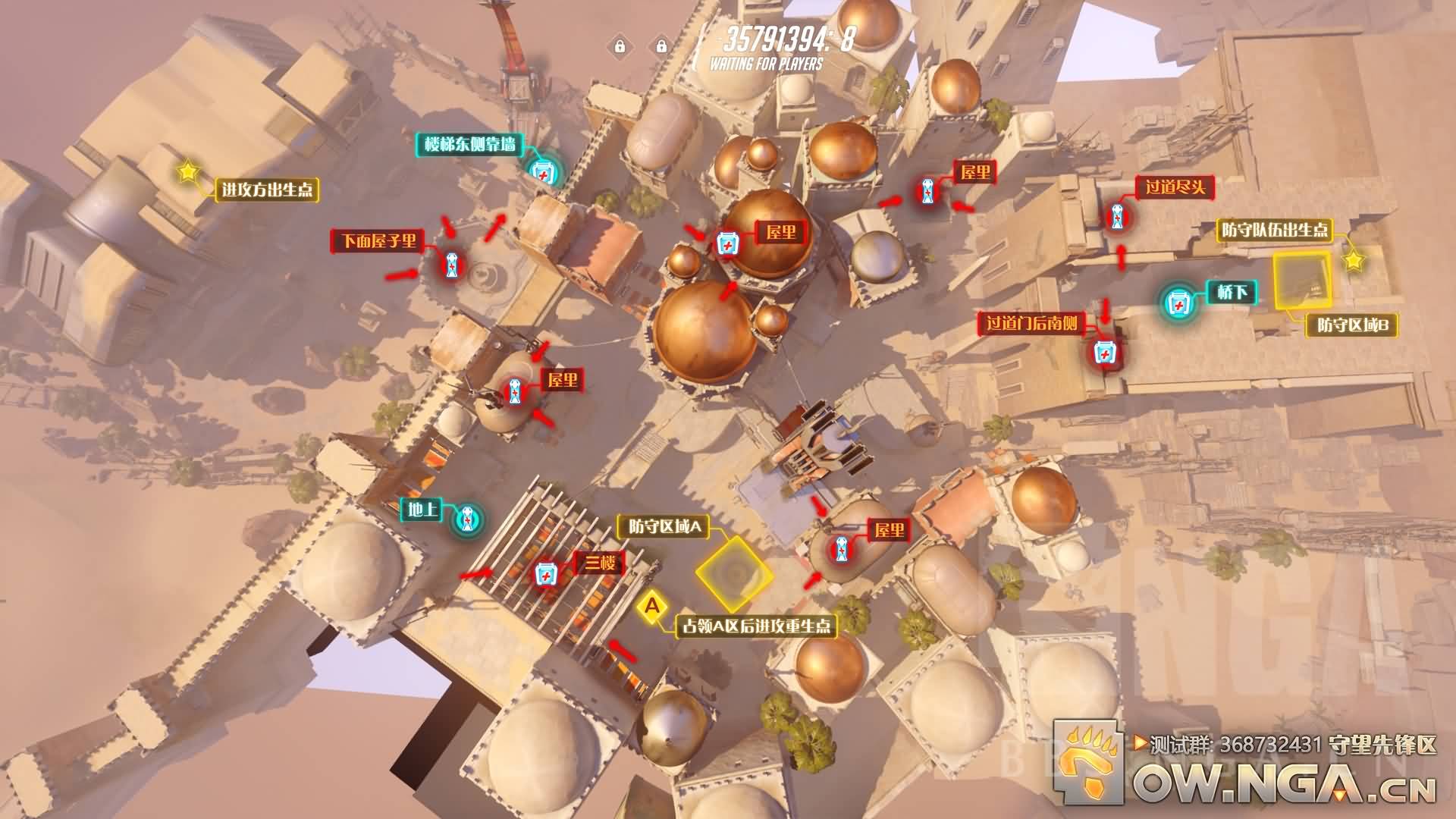This screenshot has width=1456, height=819.
Task: Click the 防守区域B yellow square zone
Action: click(x=1301, y=282)
